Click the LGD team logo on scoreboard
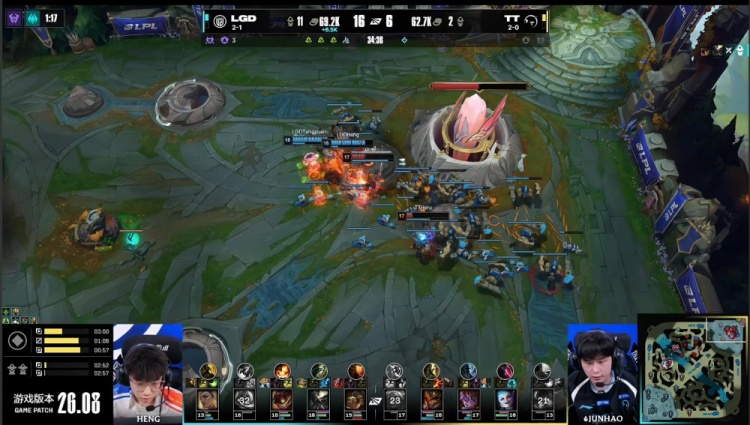Image resolution: width=750 pixels, height=425 pixels. (220, 20)
